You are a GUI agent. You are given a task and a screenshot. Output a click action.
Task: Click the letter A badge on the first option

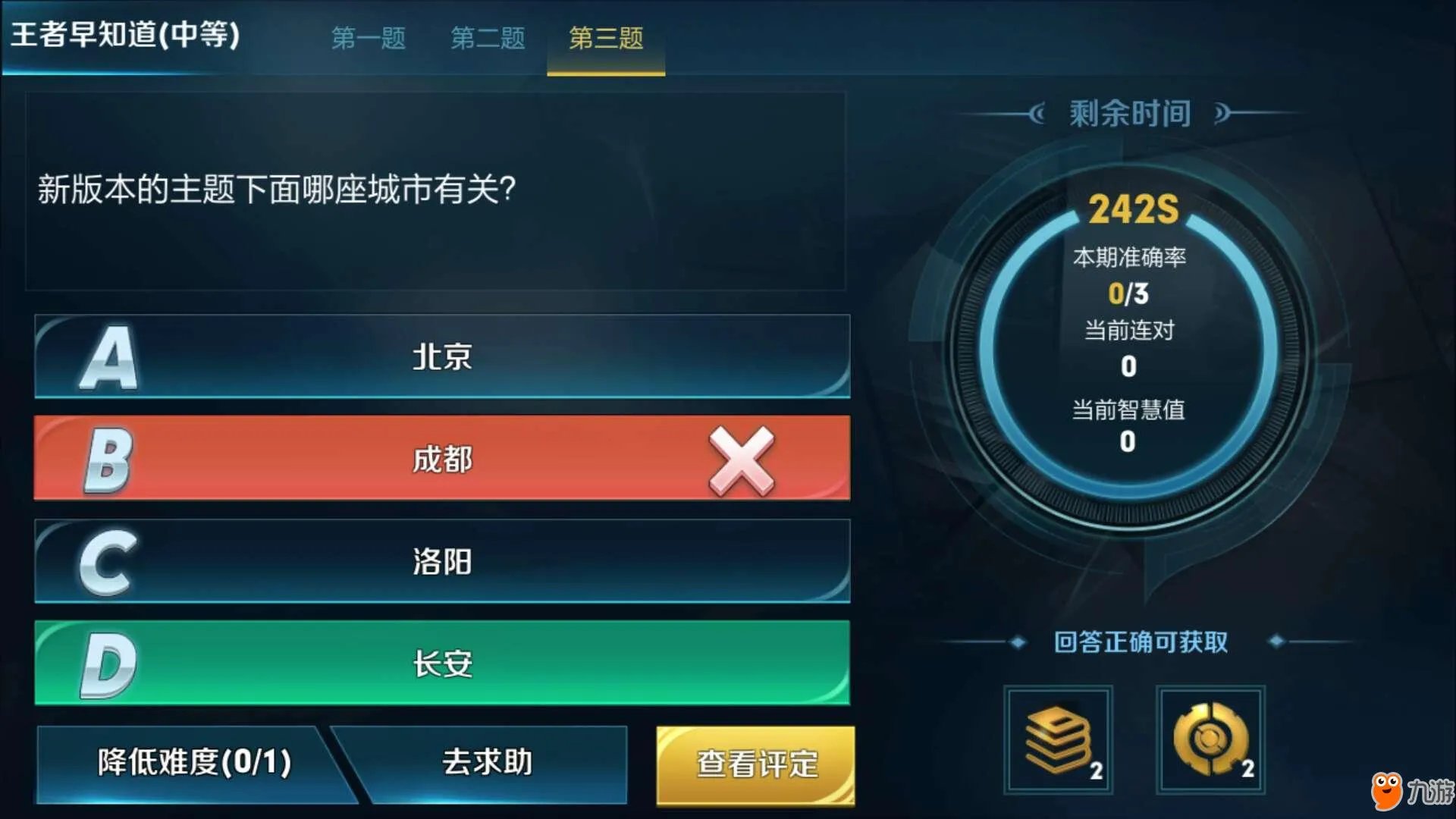pos(110,358)
